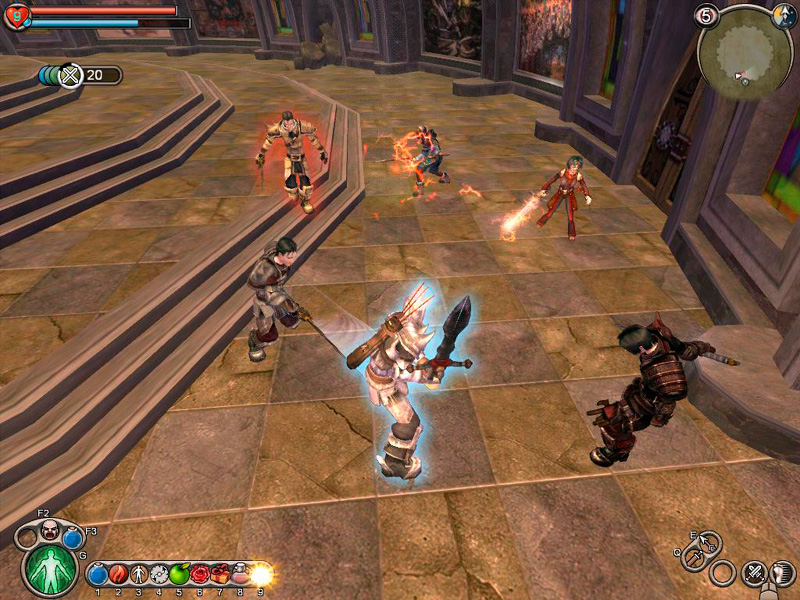This screenshot has height=600, width=800.
Task: Choose the white body figure icon in slot 3
Action: (x=138, y=574)
